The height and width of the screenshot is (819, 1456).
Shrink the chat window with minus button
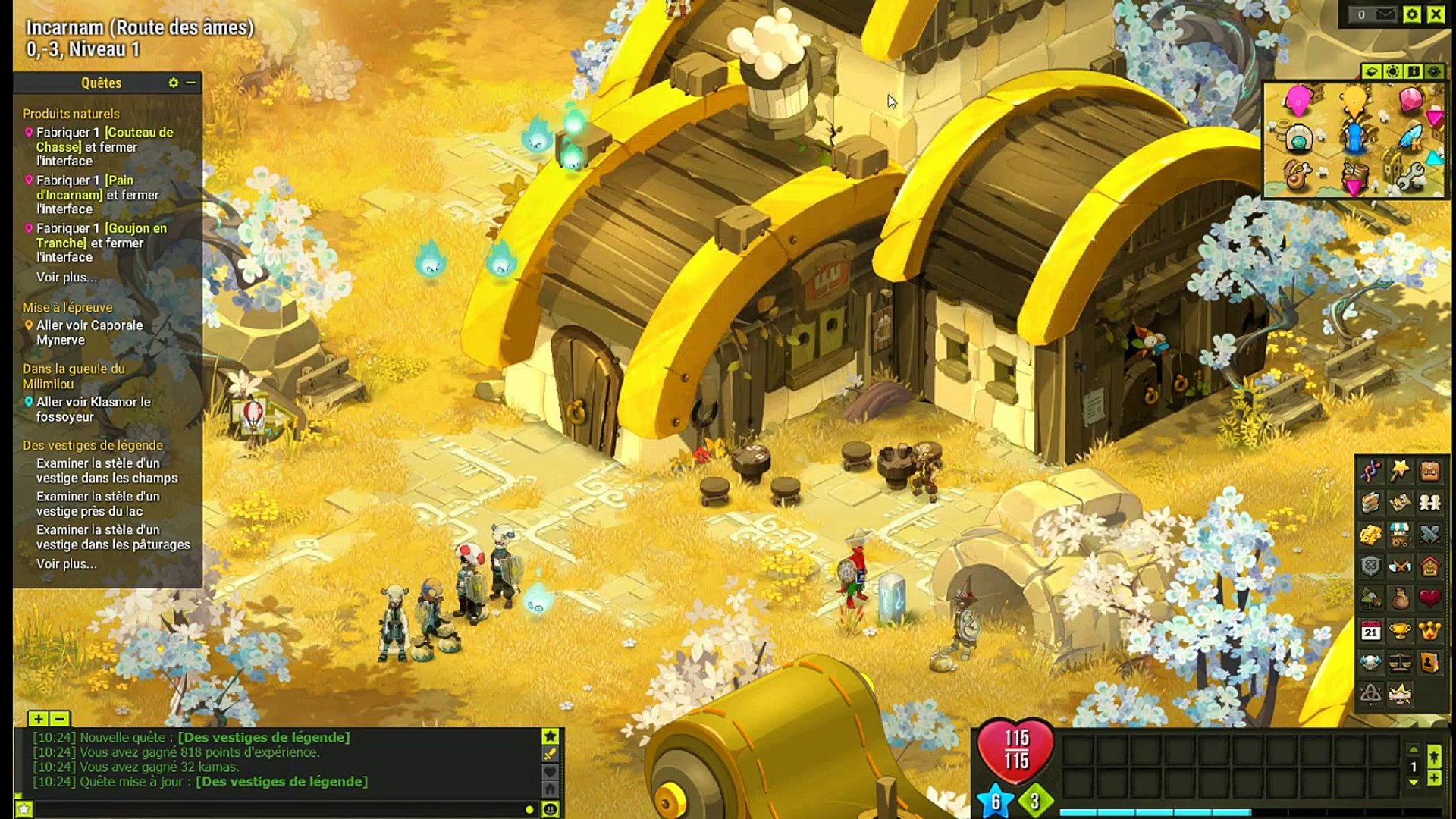pos(60,719)
